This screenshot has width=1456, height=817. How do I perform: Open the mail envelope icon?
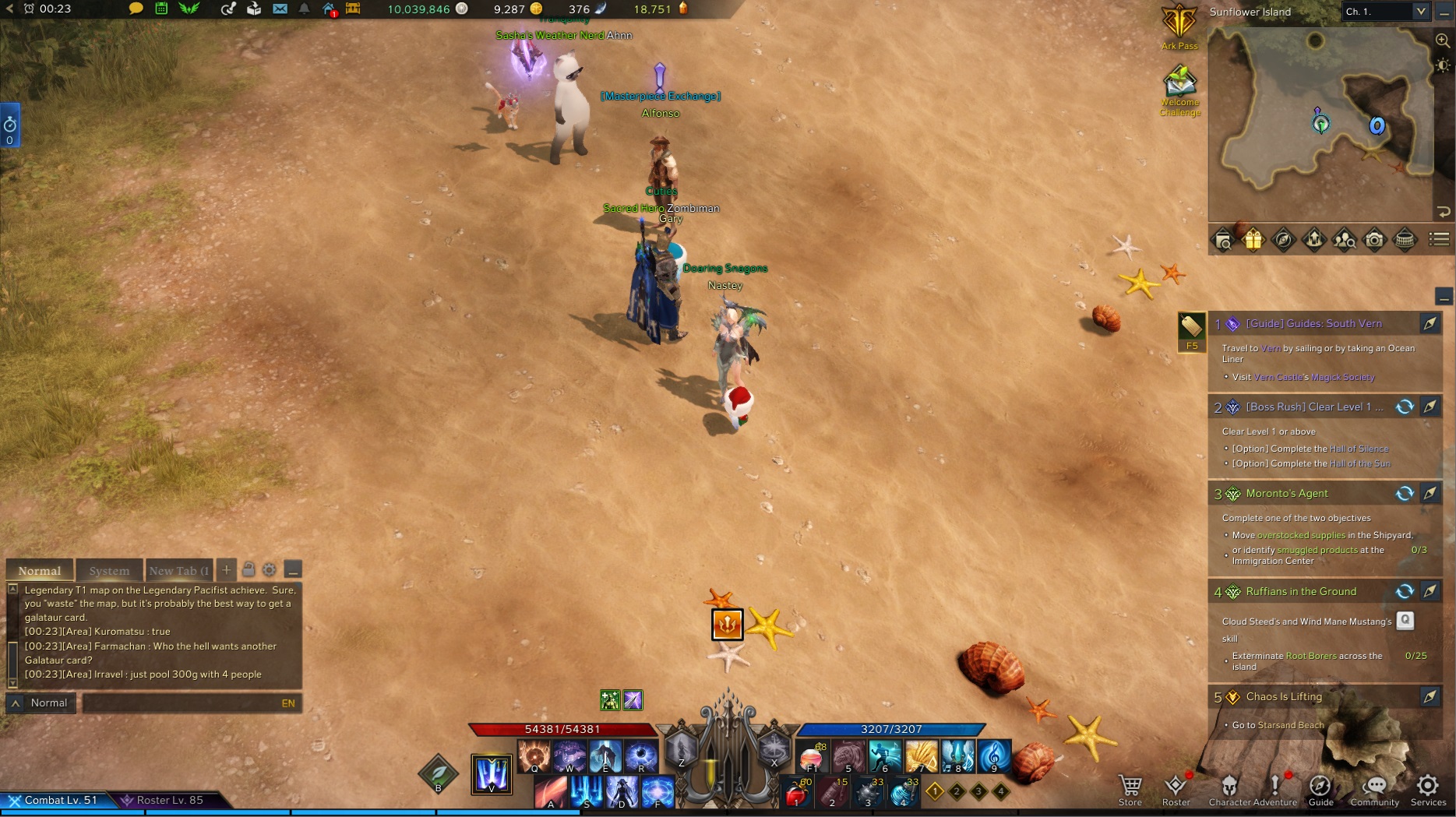pos(280,9)
